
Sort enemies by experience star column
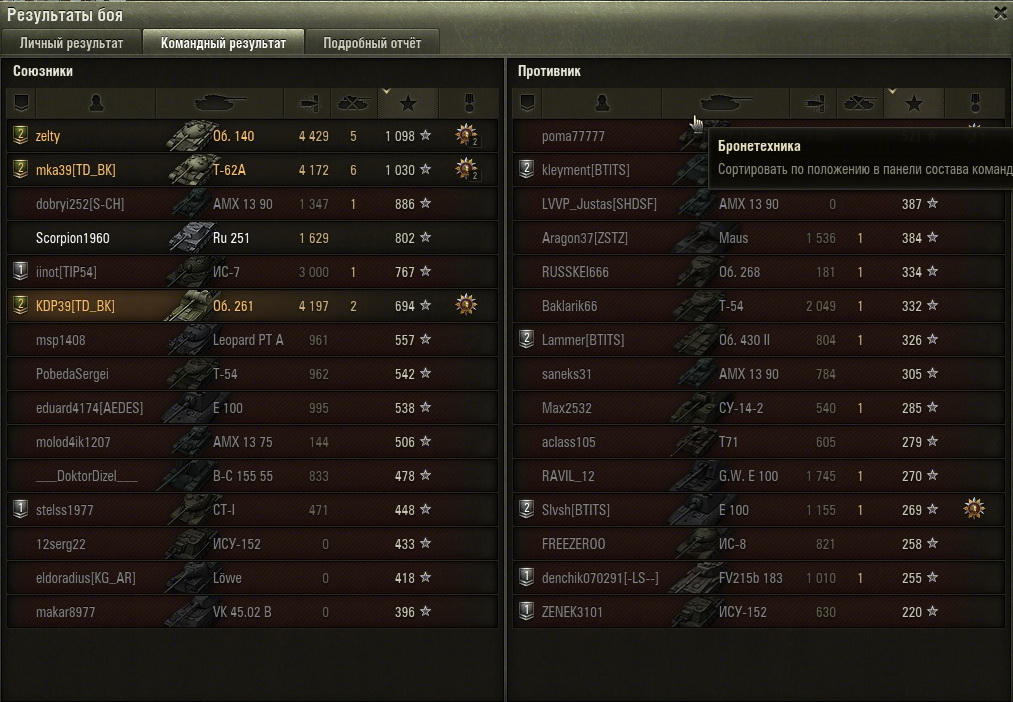pyautogui.click(x=913, y=102)
